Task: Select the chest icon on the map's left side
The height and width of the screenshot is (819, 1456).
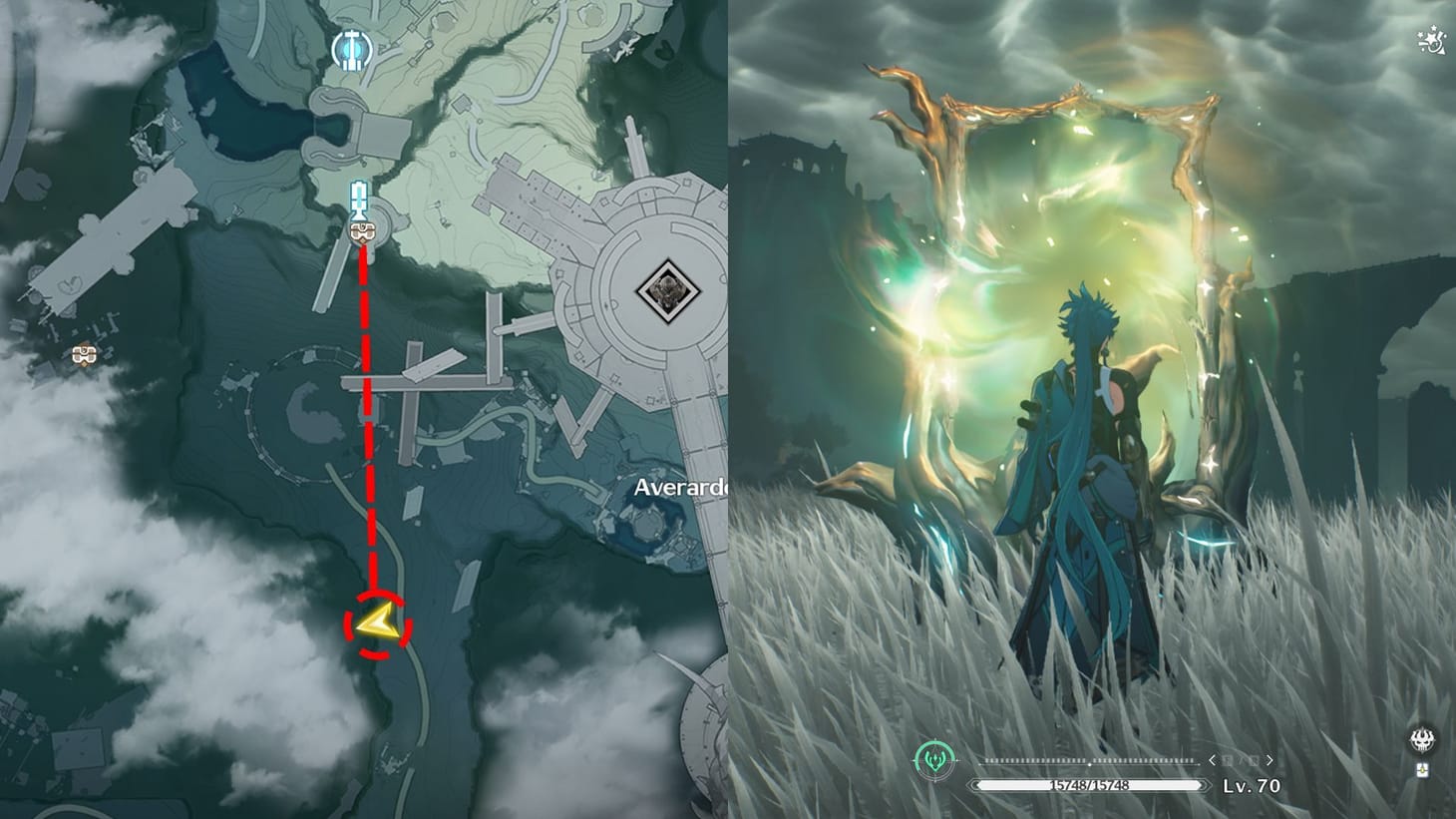Action: [82, 354]
